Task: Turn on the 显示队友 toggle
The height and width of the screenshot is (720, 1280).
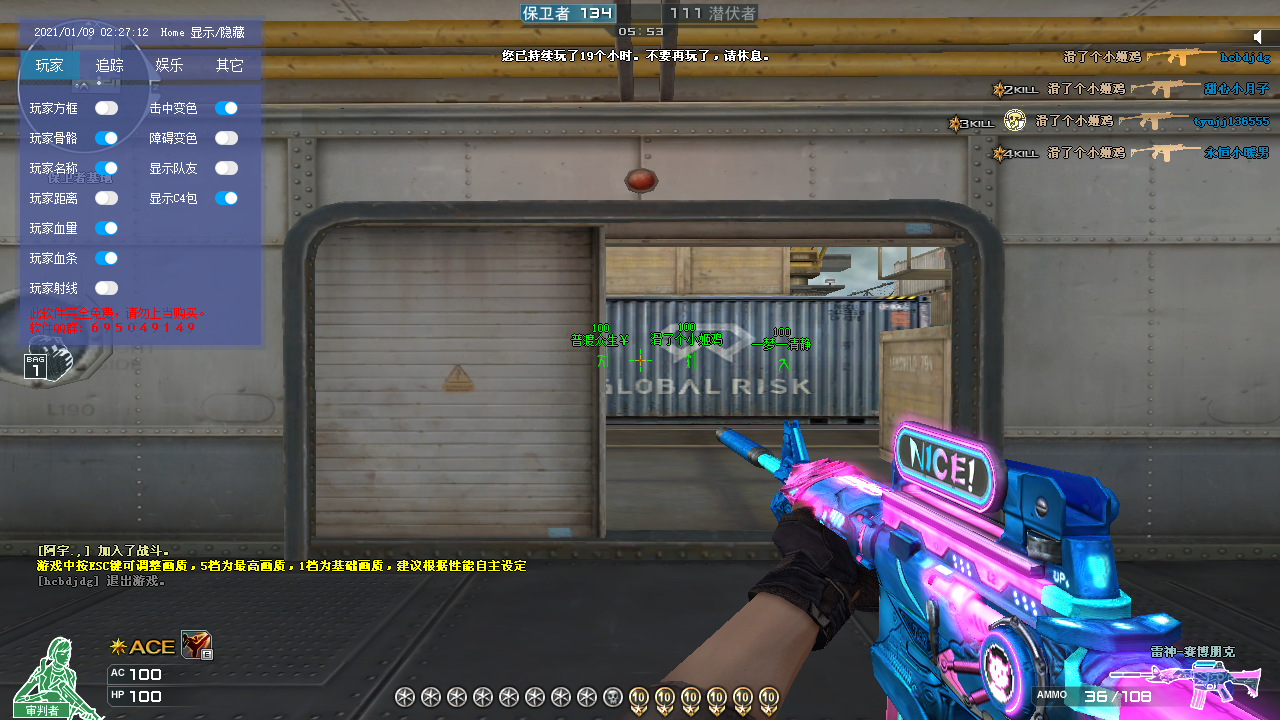Action: 226,168
